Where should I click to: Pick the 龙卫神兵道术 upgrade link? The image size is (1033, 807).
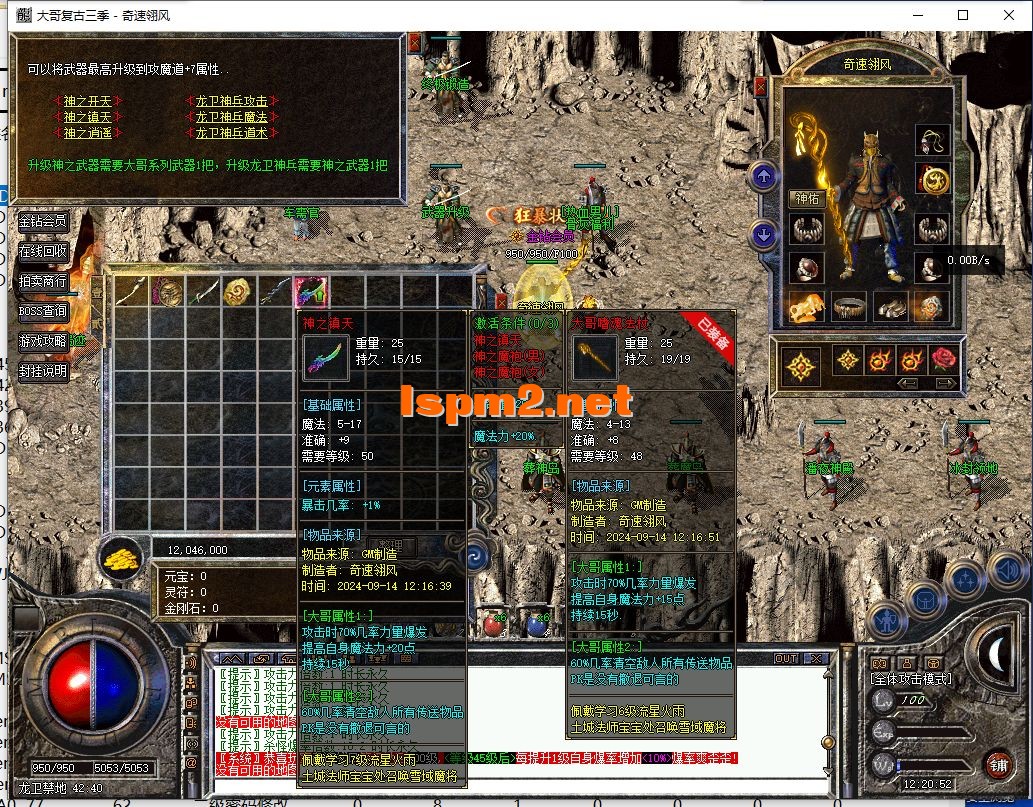pos(232,132)
